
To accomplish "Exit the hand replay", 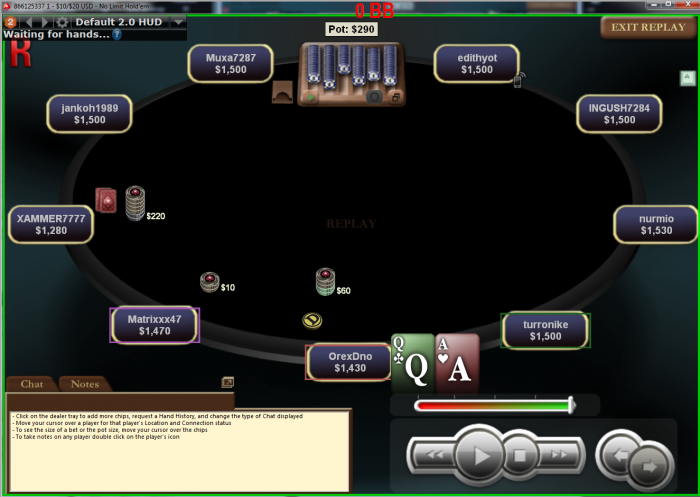I will (648, 27).
